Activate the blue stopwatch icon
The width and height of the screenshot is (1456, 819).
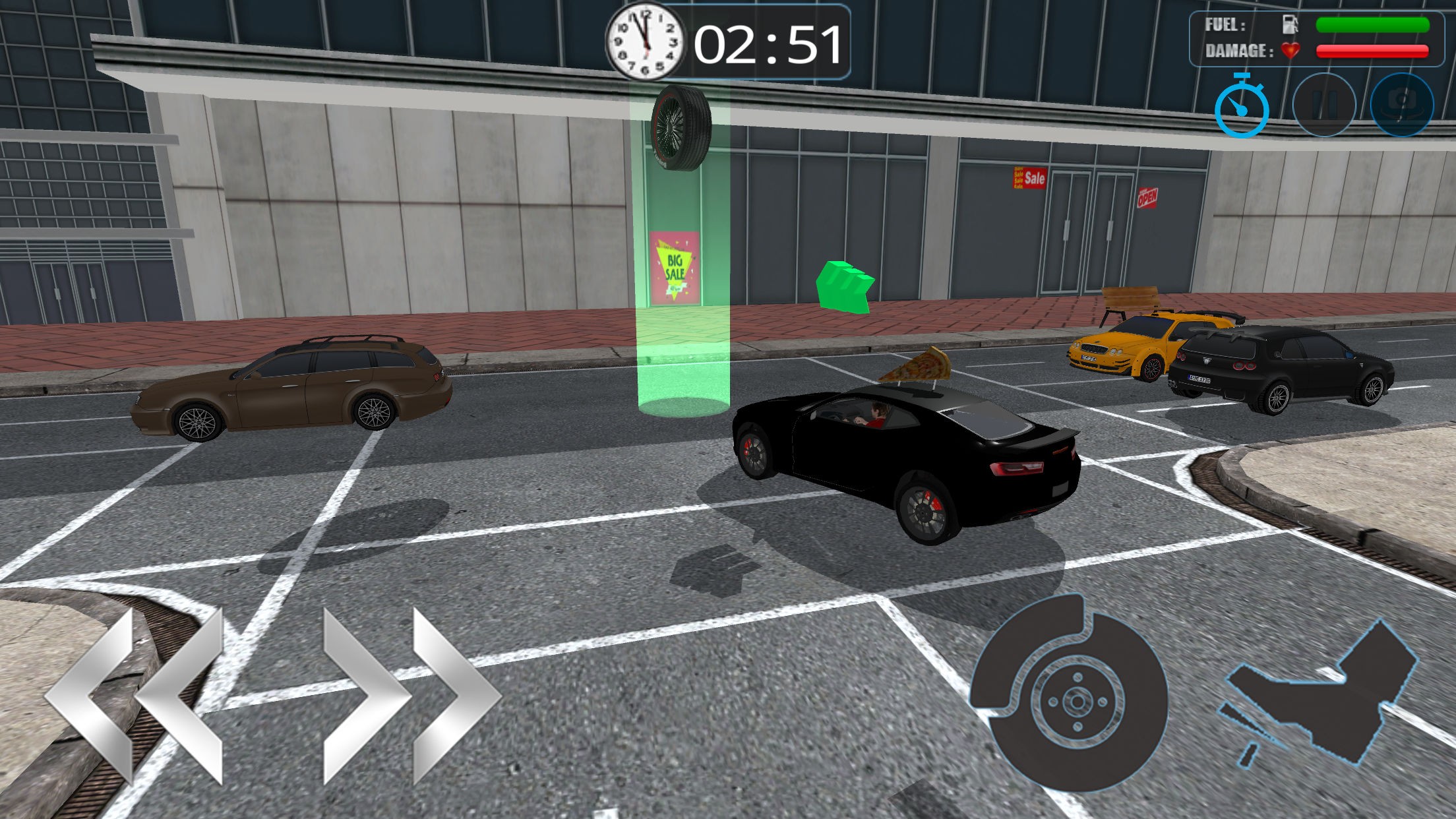[1242, 107]
